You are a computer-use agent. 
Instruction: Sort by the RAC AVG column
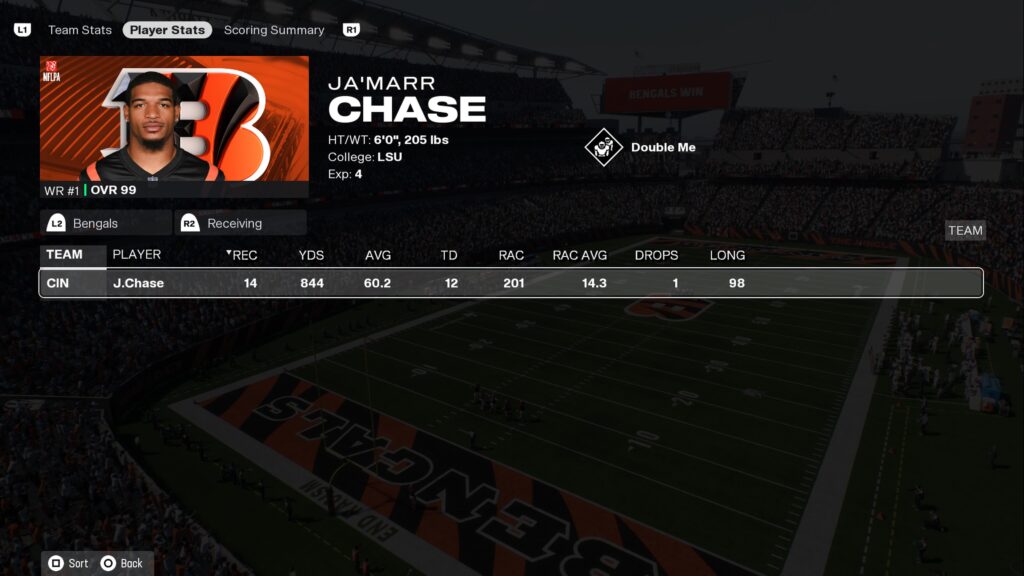(580, 255)
